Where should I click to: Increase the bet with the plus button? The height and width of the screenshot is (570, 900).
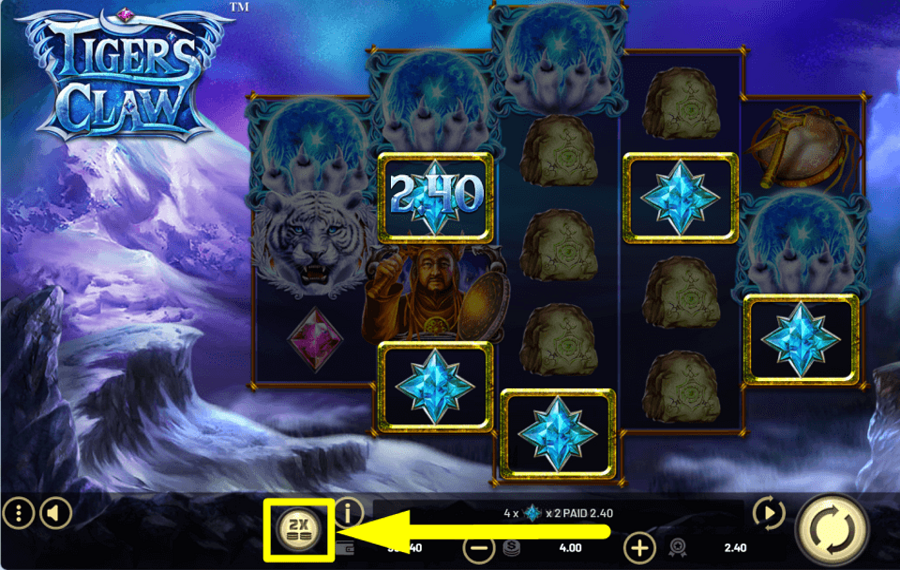639,547
